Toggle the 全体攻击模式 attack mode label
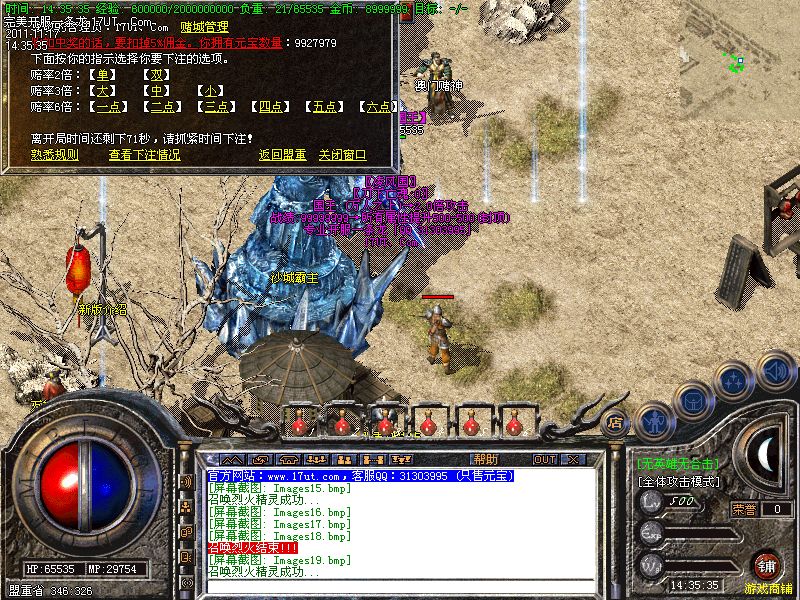Image resolution: width=800 pixels, height=600 pixels. [678, 481]
